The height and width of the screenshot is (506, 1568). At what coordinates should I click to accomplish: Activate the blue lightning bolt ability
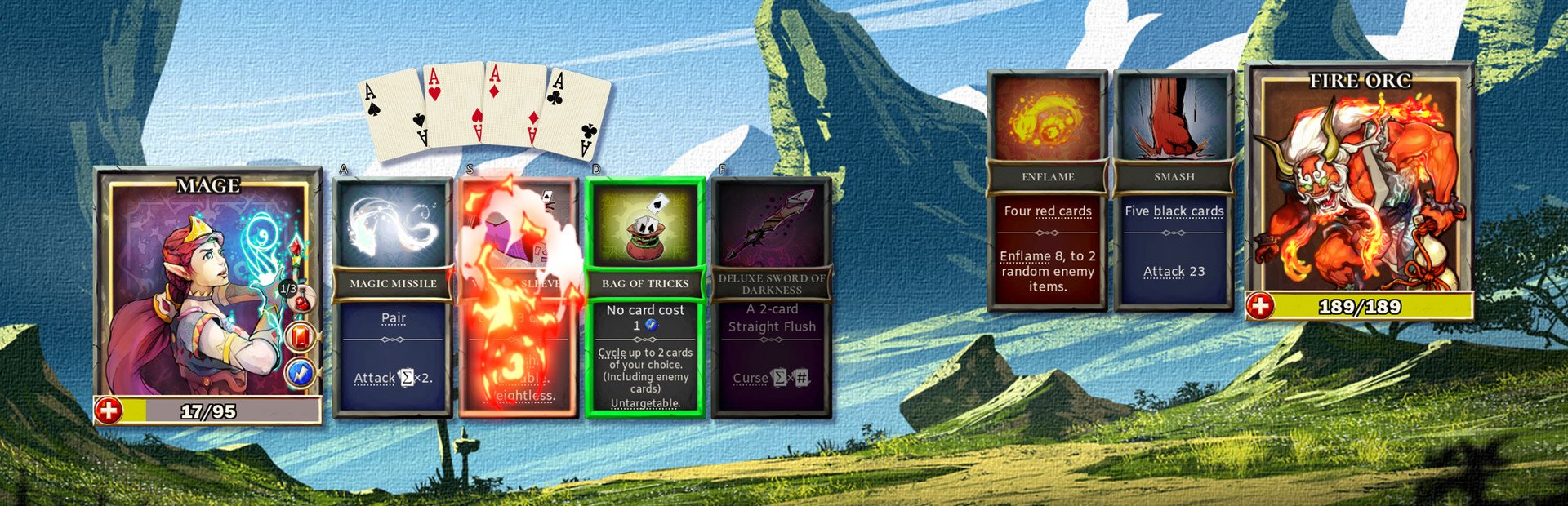click(301, 373)
